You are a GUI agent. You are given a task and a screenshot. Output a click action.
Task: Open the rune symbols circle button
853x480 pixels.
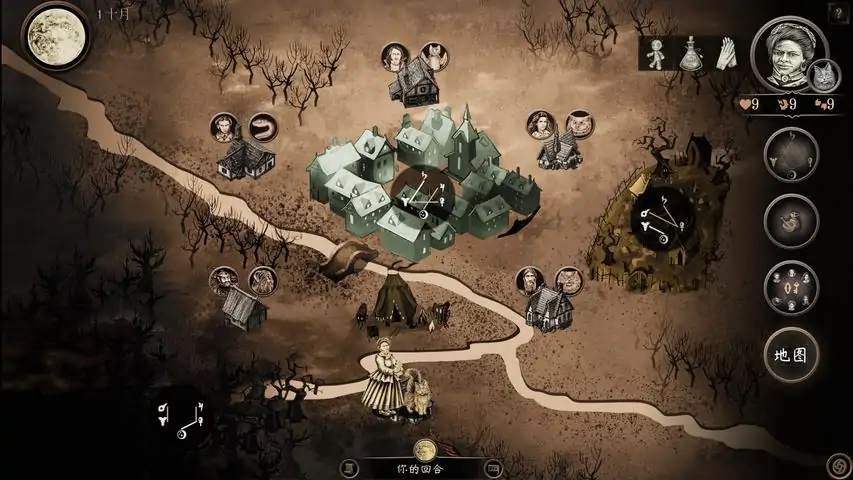pyautogui.click(x=791, y=154)
